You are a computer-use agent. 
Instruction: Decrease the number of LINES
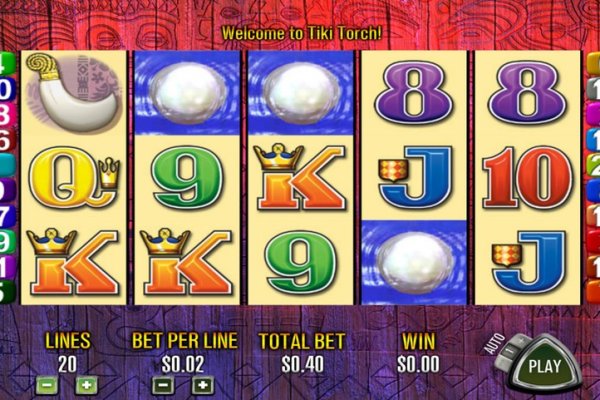tap(46, 384)
